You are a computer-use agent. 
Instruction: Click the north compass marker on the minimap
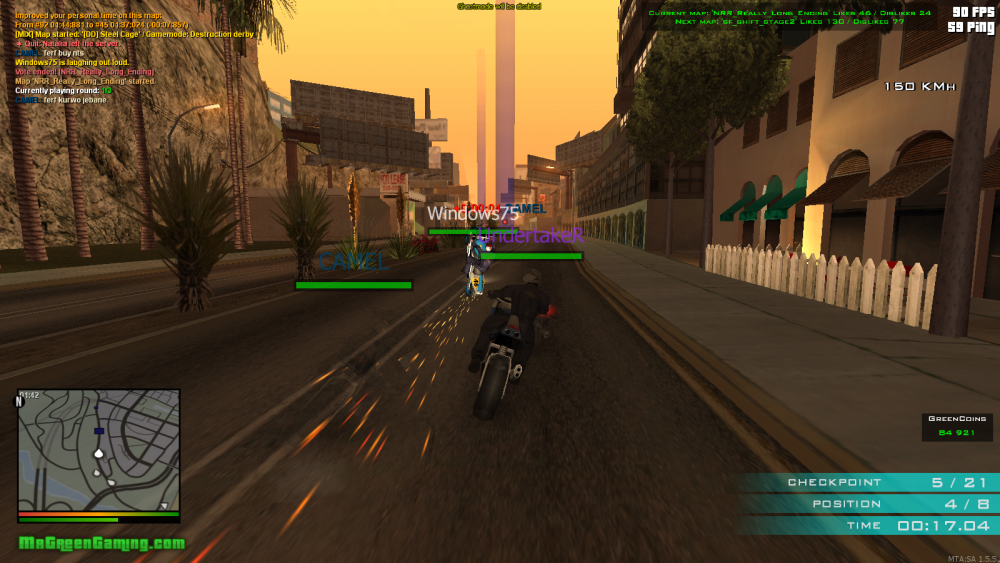19,401
